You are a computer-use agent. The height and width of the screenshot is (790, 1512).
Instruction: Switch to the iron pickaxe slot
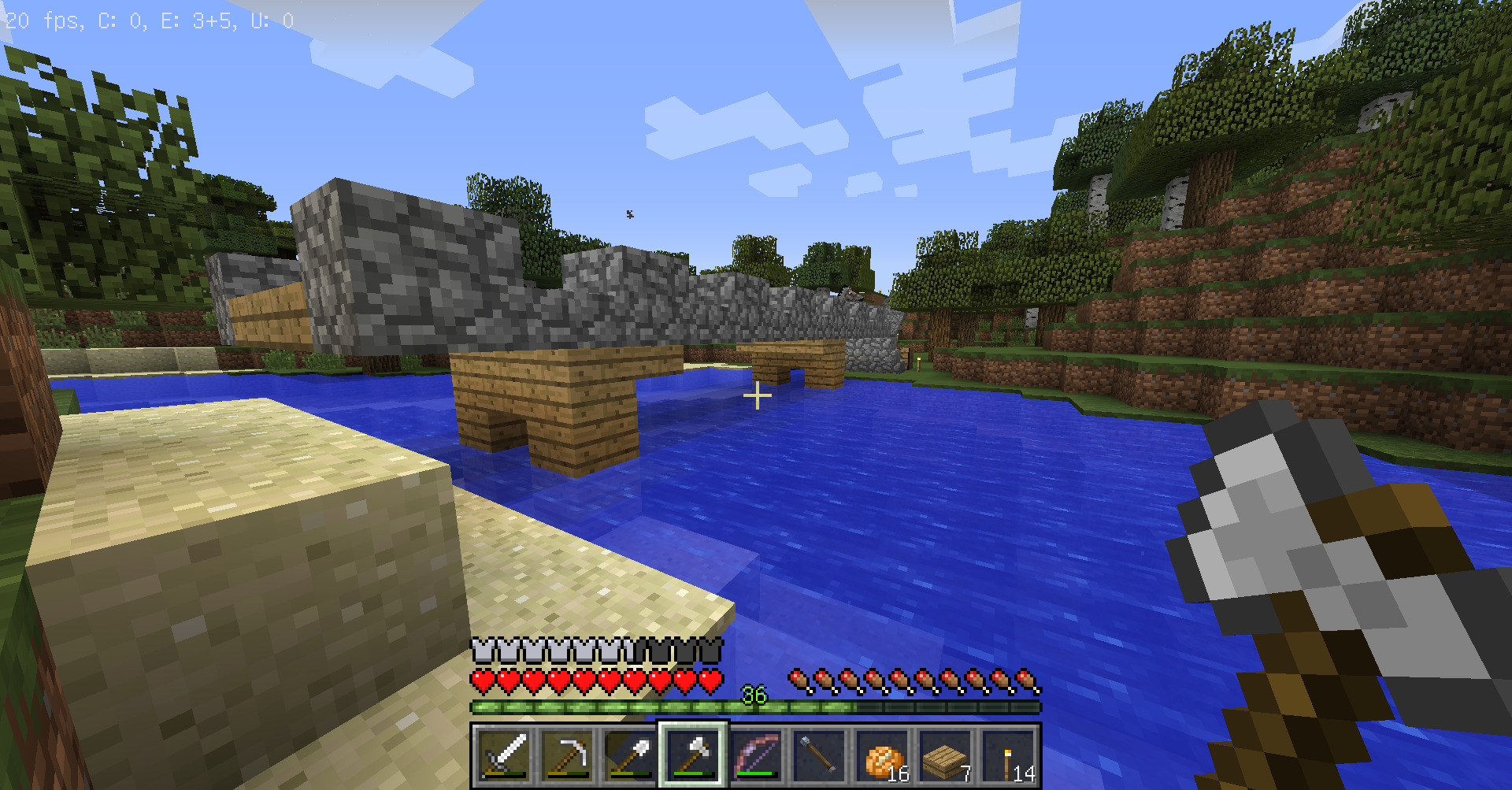[x=567, y=756]
